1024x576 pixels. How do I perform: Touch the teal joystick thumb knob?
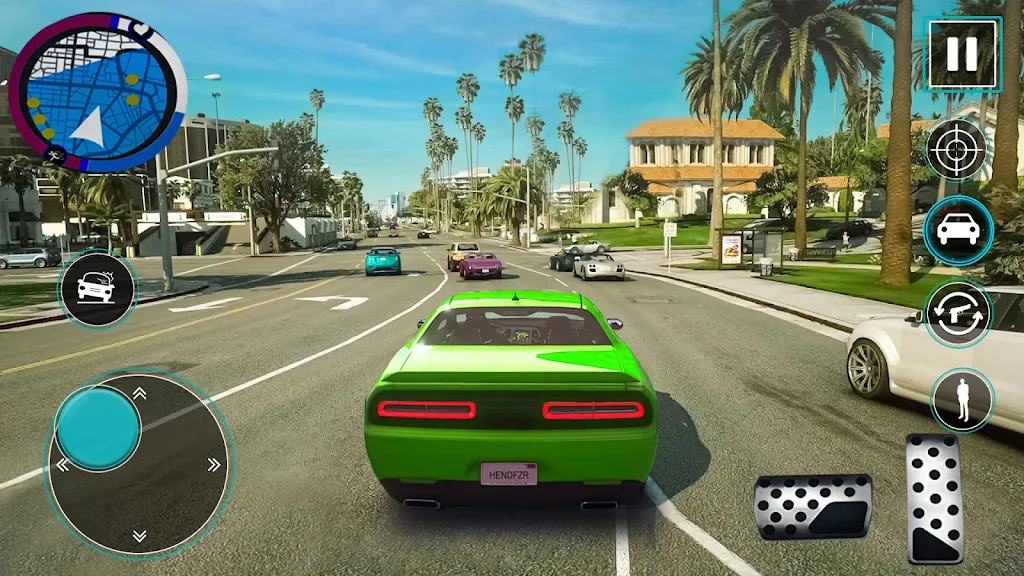coord(98,428)
